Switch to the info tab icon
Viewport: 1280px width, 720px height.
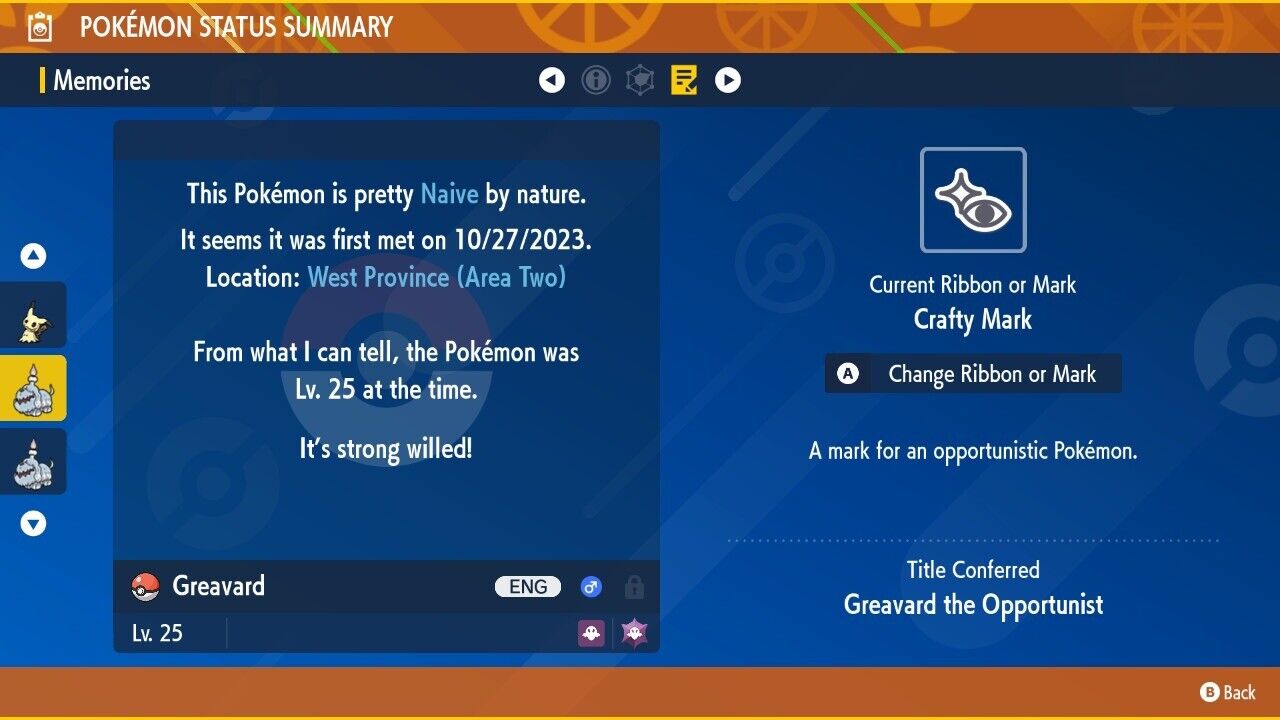pos(596,80)
